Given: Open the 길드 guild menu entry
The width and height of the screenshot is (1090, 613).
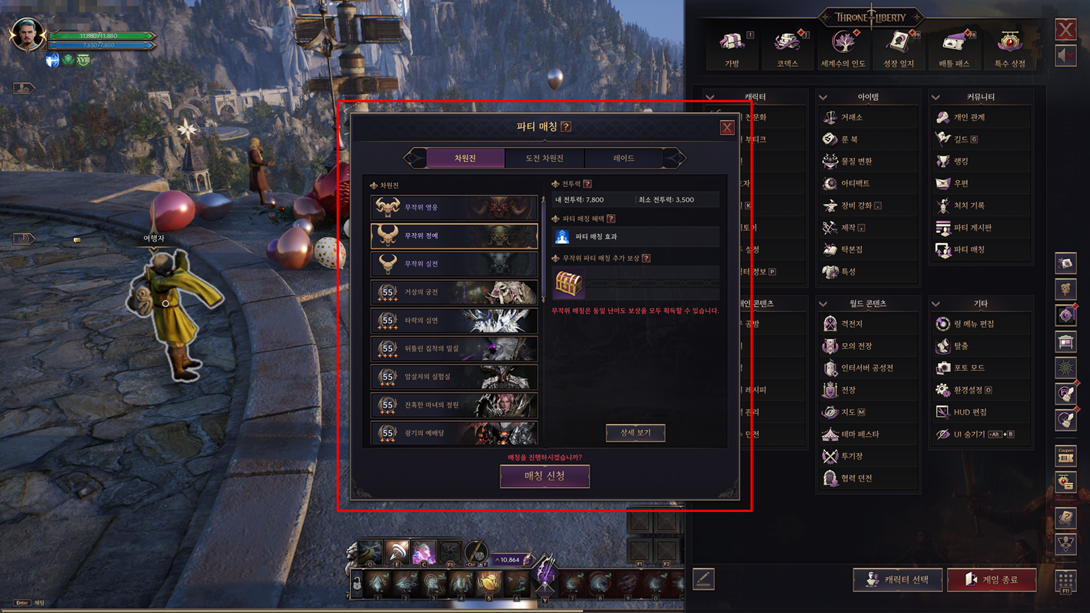Looking at the screenshot, I should click(x=964, y=140).
